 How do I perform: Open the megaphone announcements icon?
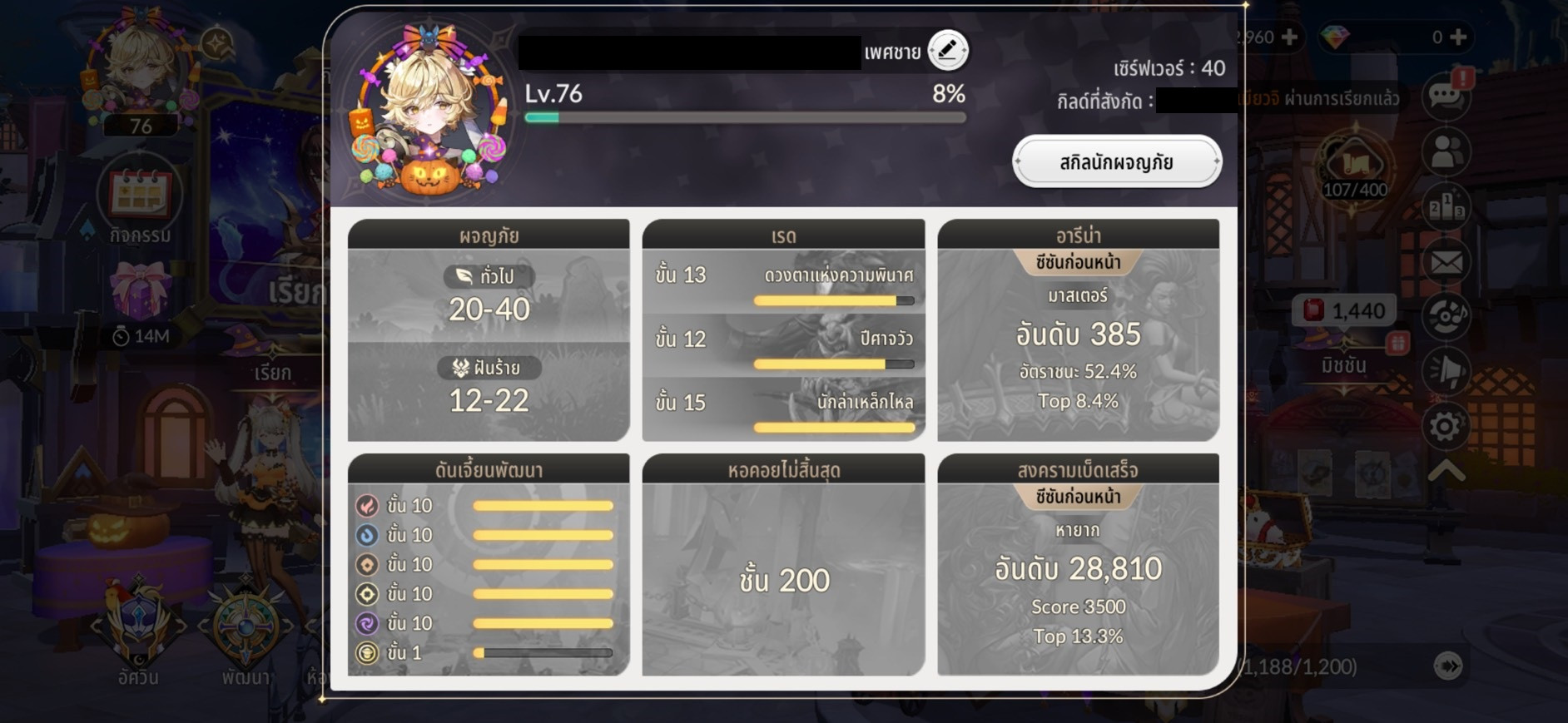[1446, 371]
